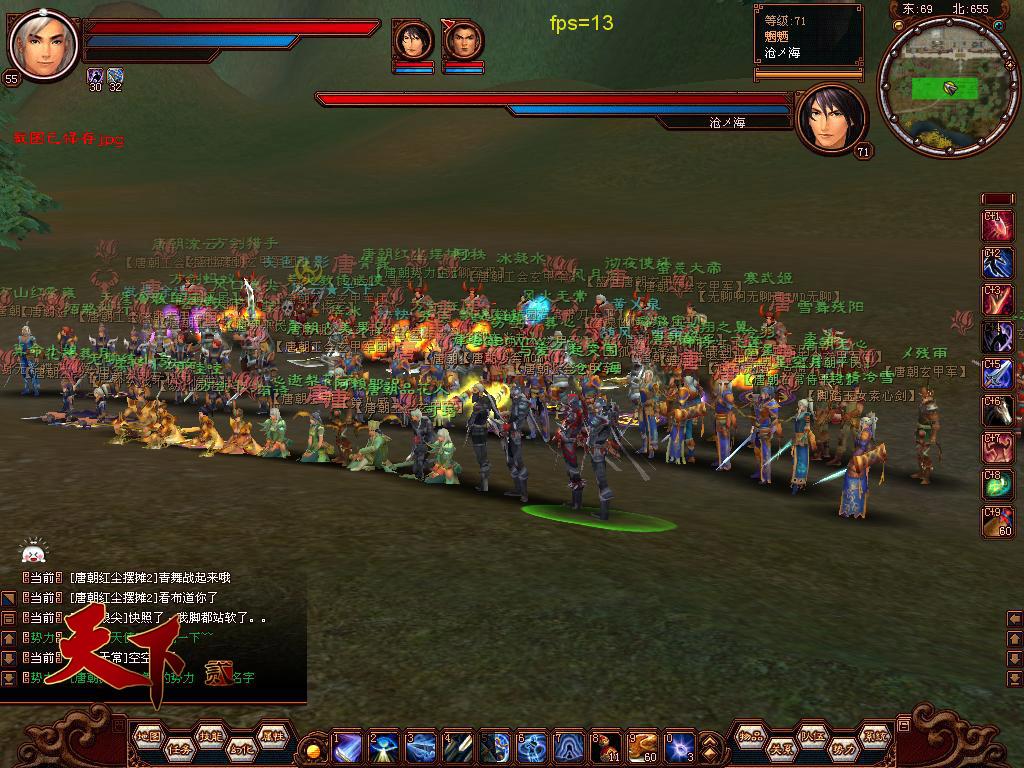1024x768 pixels.
Task: Open the 队伍 (Team) panel button
Action: (x=813, y=736)
